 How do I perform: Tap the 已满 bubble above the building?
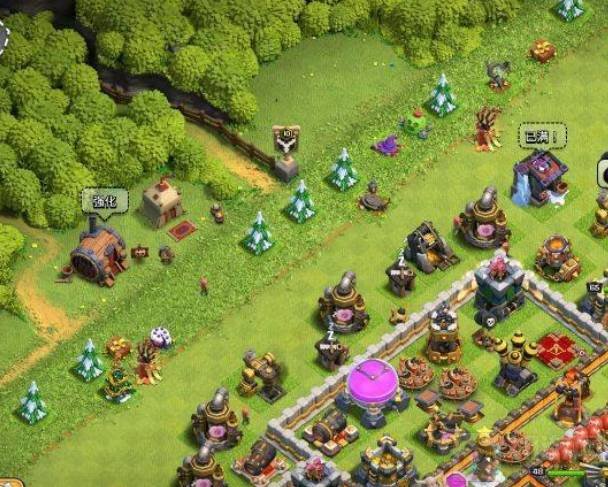point(542,134)
